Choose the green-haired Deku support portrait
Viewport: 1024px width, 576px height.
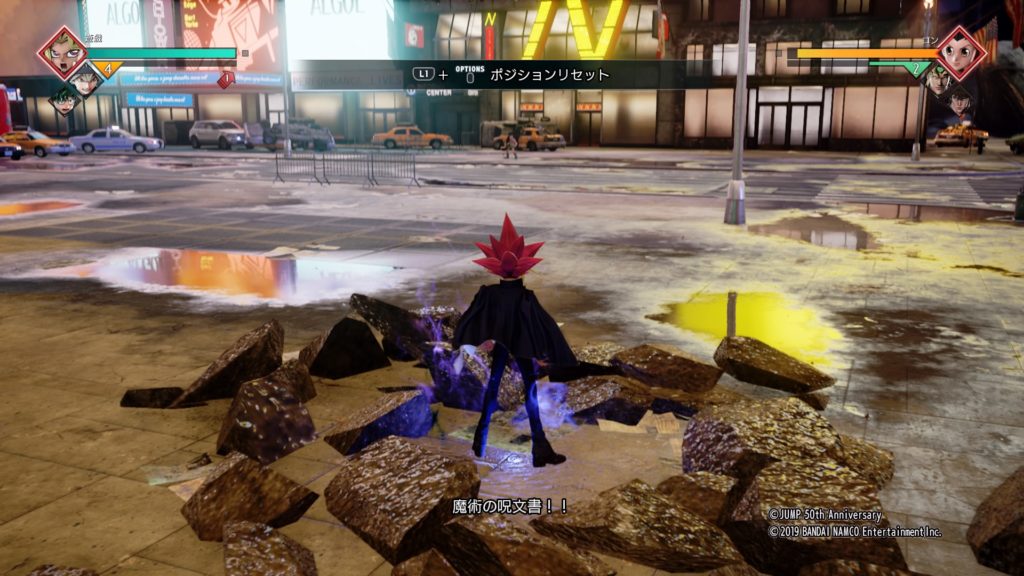click(x=65, y=99)
